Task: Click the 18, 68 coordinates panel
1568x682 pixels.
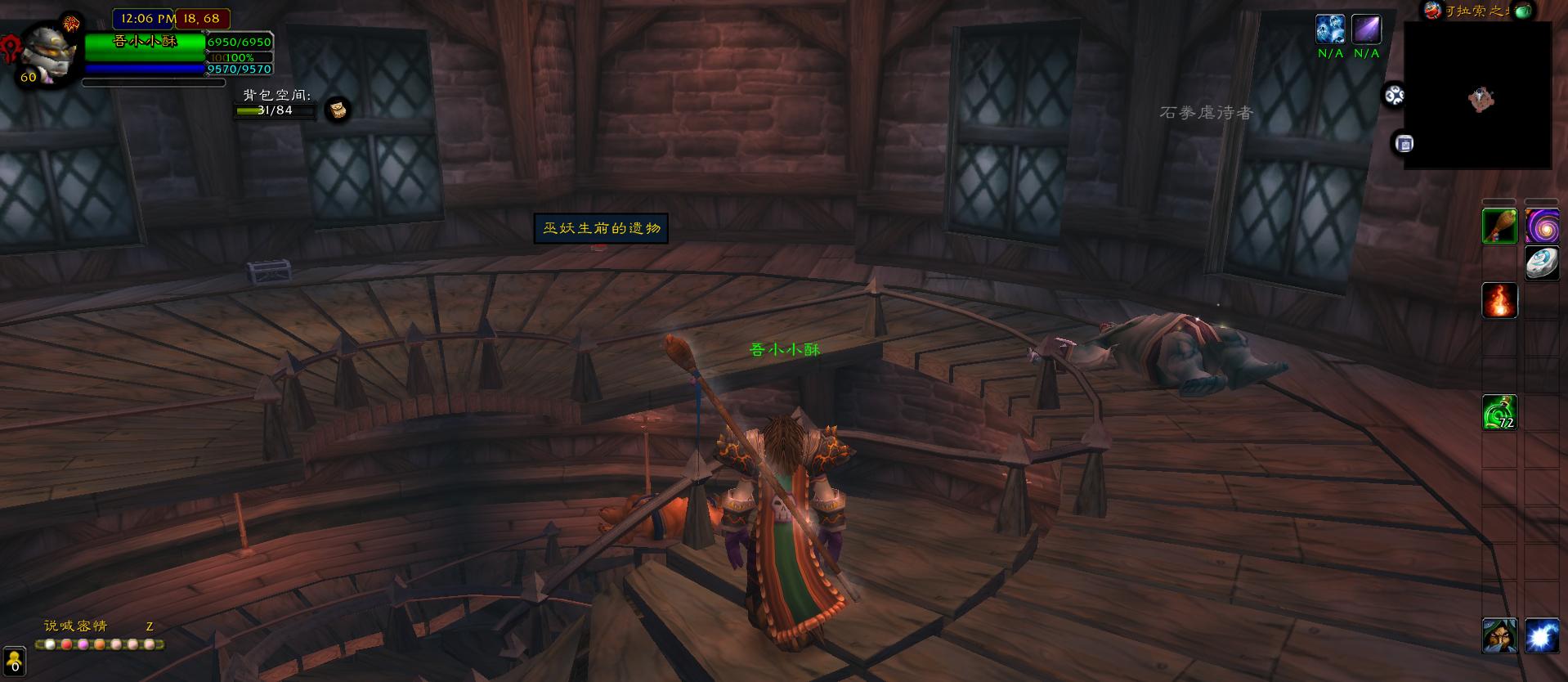Action: pyautogui.click(x=202, y=18)
